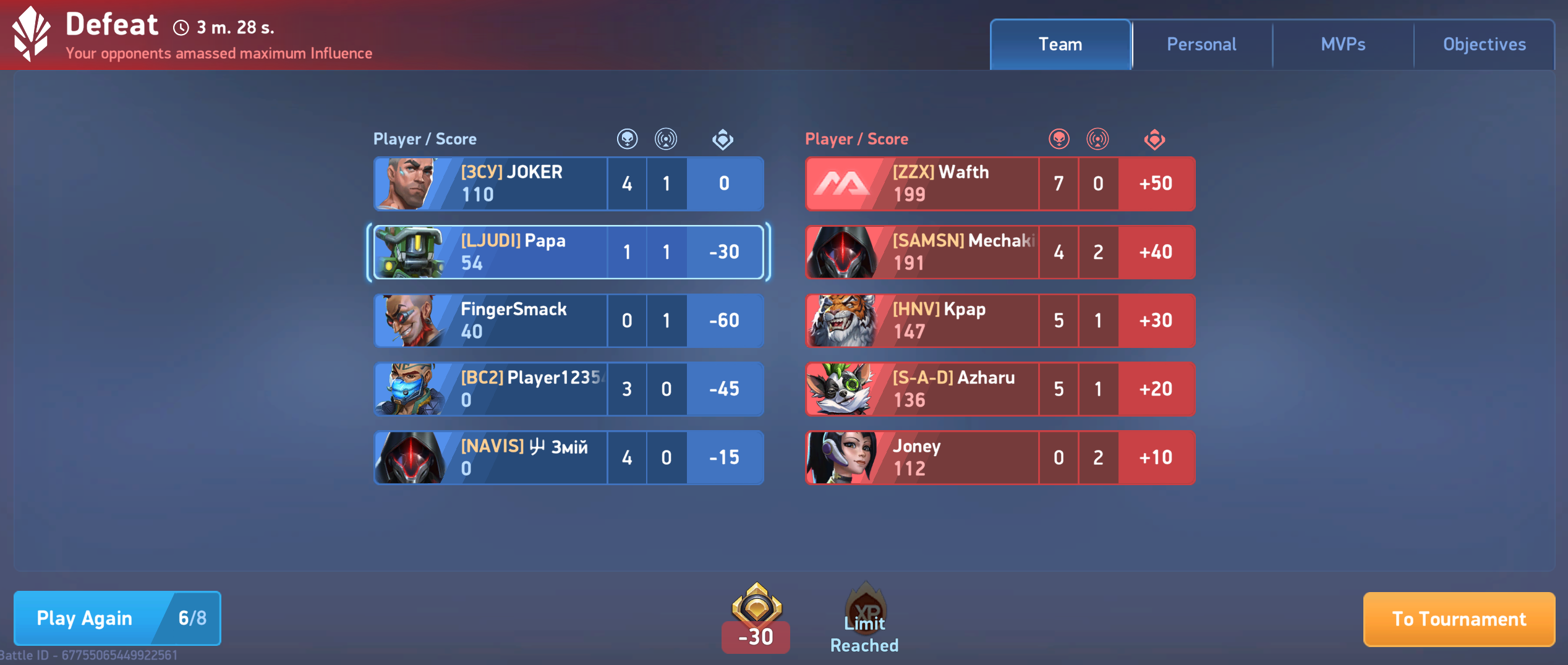Select Joney's scoreboard row
Screen dimensions: 1568x665
click(999, 458)
